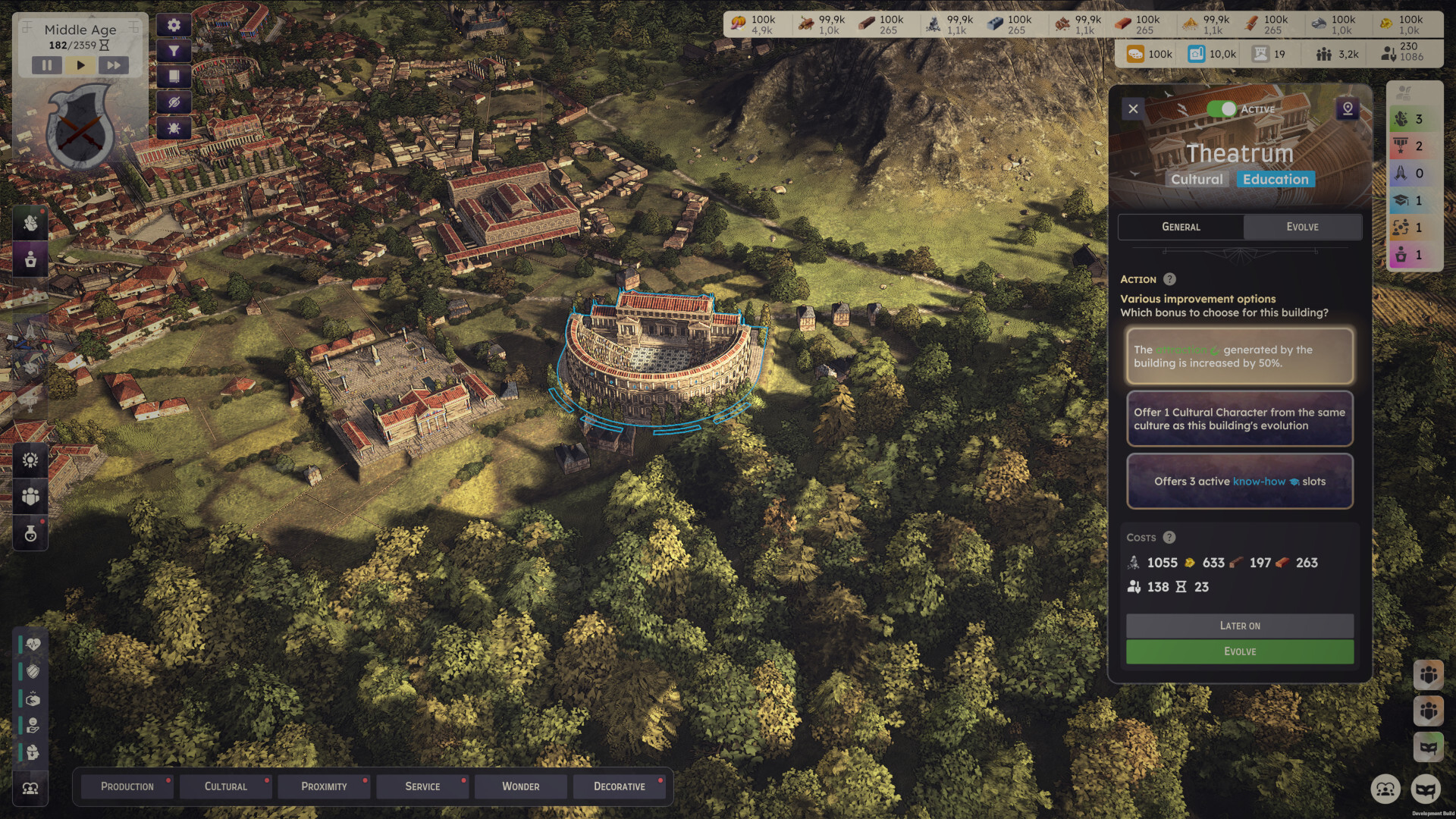Activate fast forward speed

tap(113, 65)
